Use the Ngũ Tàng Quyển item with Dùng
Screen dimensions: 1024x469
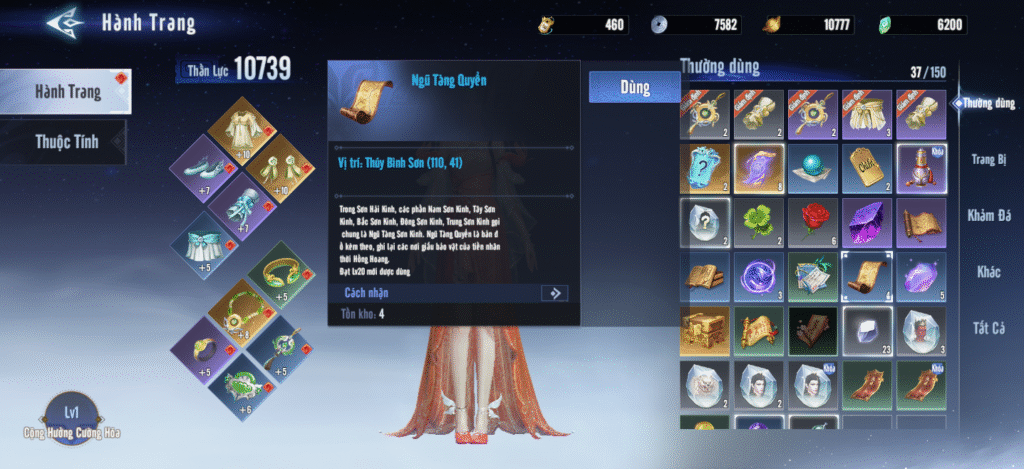pos(620,87)
